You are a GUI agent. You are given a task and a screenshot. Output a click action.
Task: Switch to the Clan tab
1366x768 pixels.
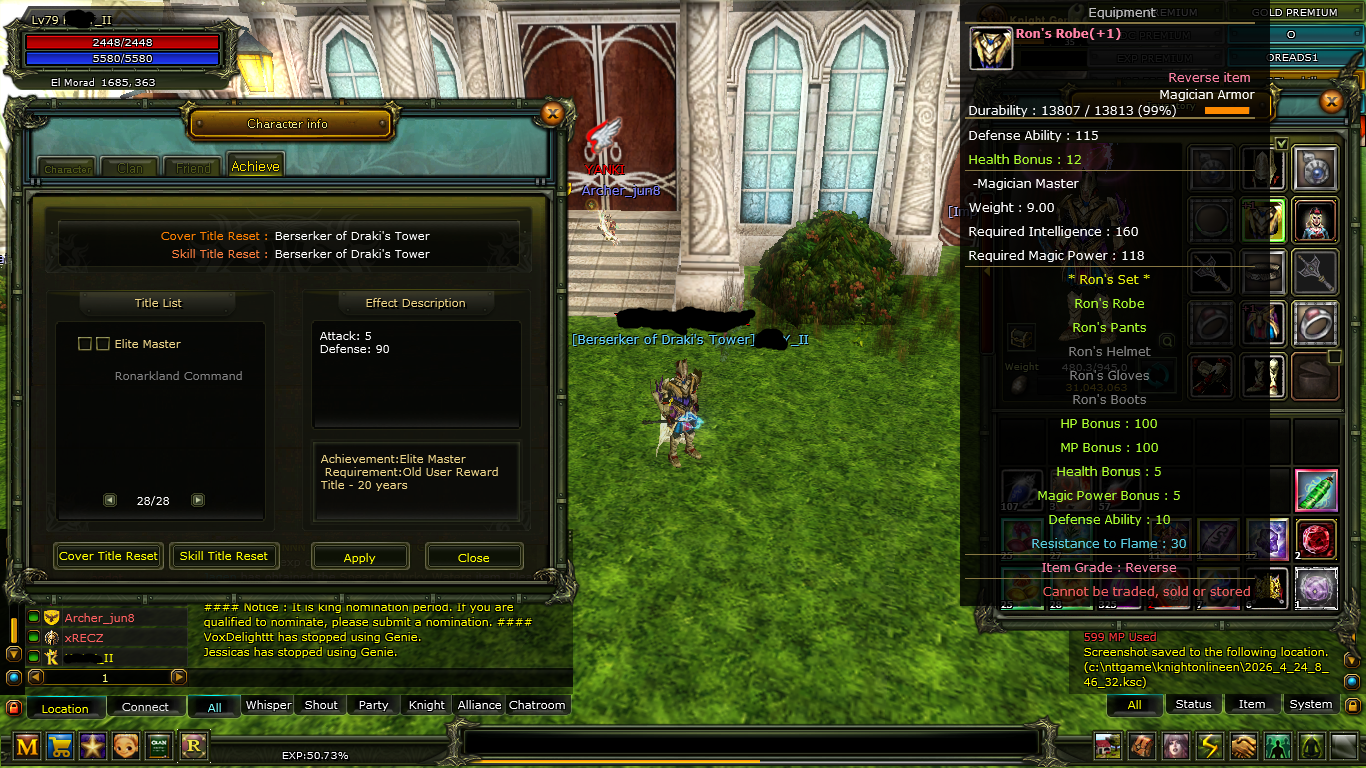(x=130, y=168)
